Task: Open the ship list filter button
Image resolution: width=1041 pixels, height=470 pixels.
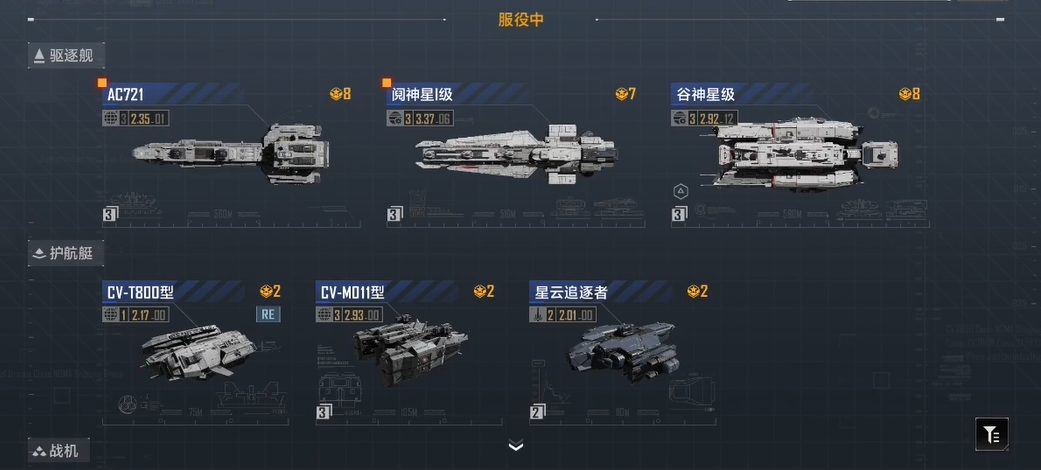Action: 991,433
